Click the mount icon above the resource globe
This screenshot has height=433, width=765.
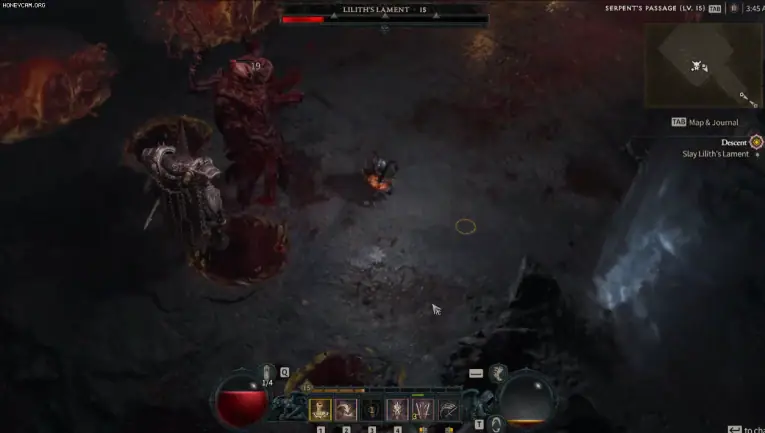click(496, 373)
